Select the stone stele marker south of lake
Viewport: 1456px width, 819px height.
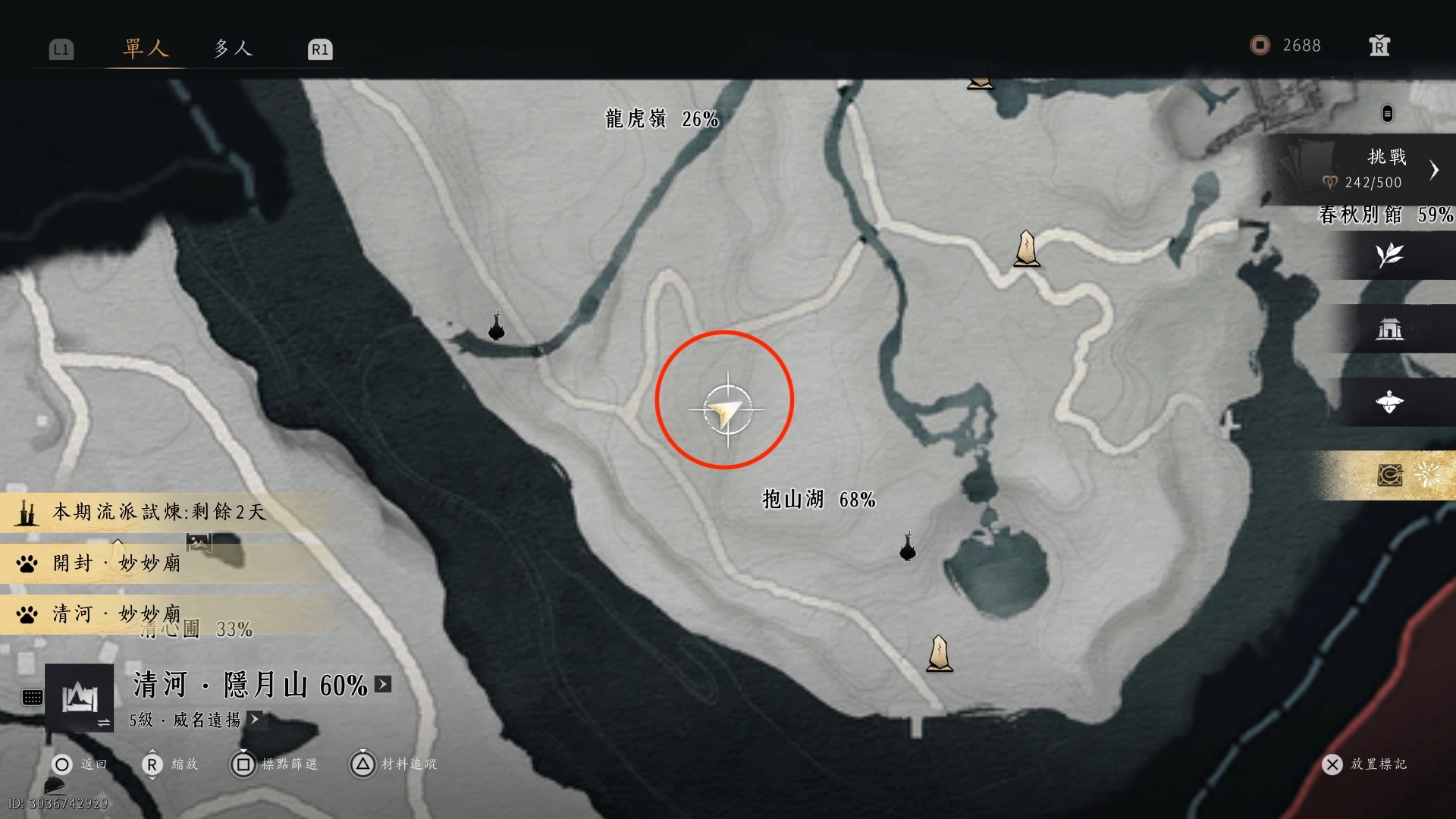tap(939, 653)
